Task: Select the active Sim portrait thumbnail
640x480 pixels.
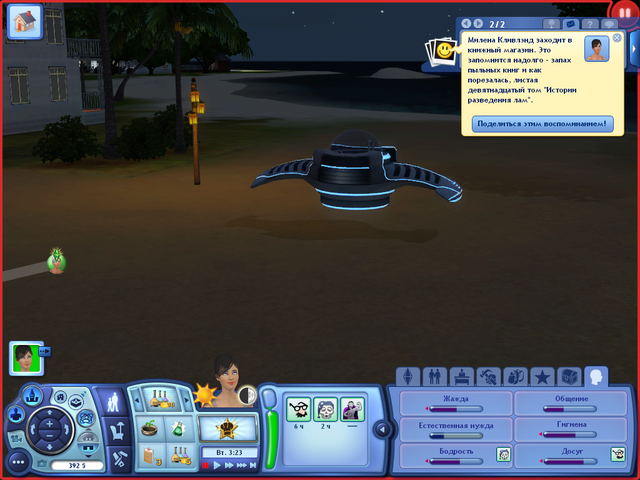Action: click(x=24, y=356)
